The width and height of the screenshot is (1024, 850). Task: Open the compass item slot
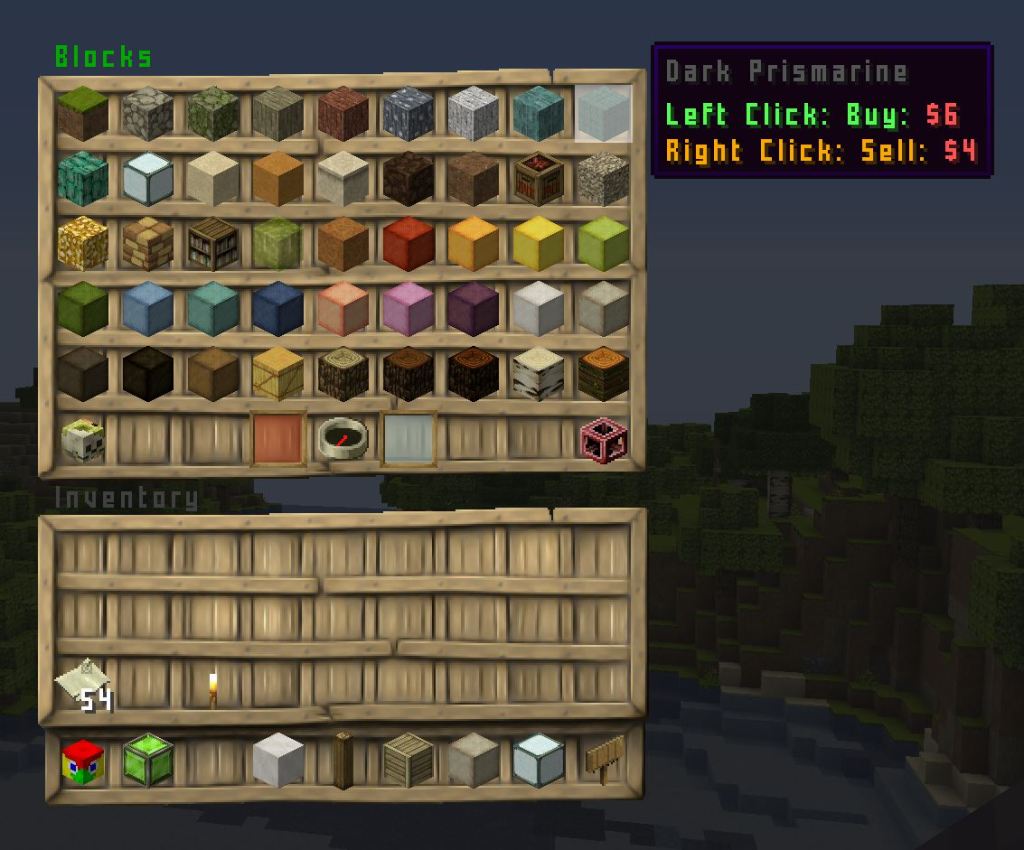(342, 439)
